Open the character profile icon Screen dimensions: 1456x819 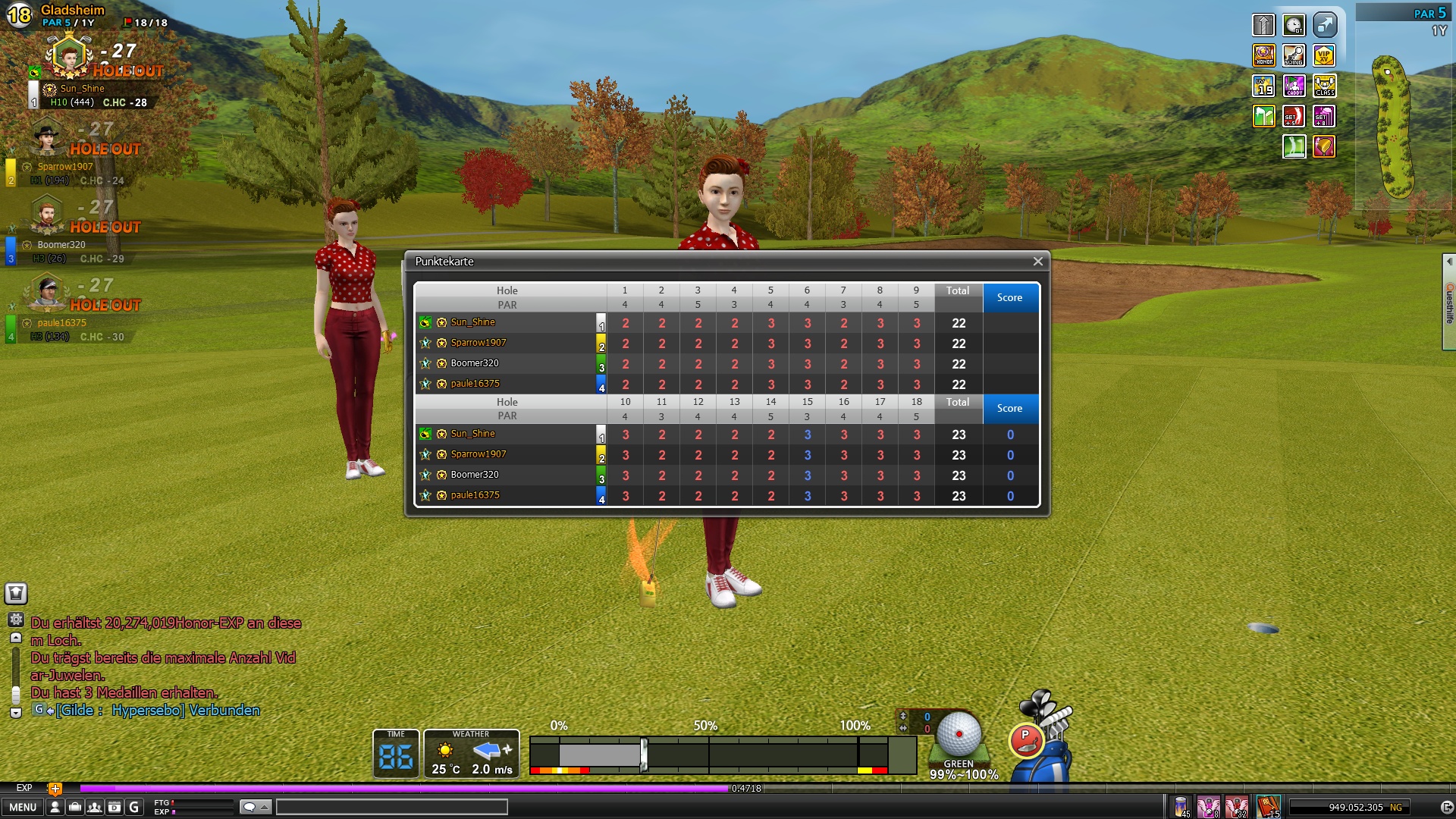[x=55, y=807]
